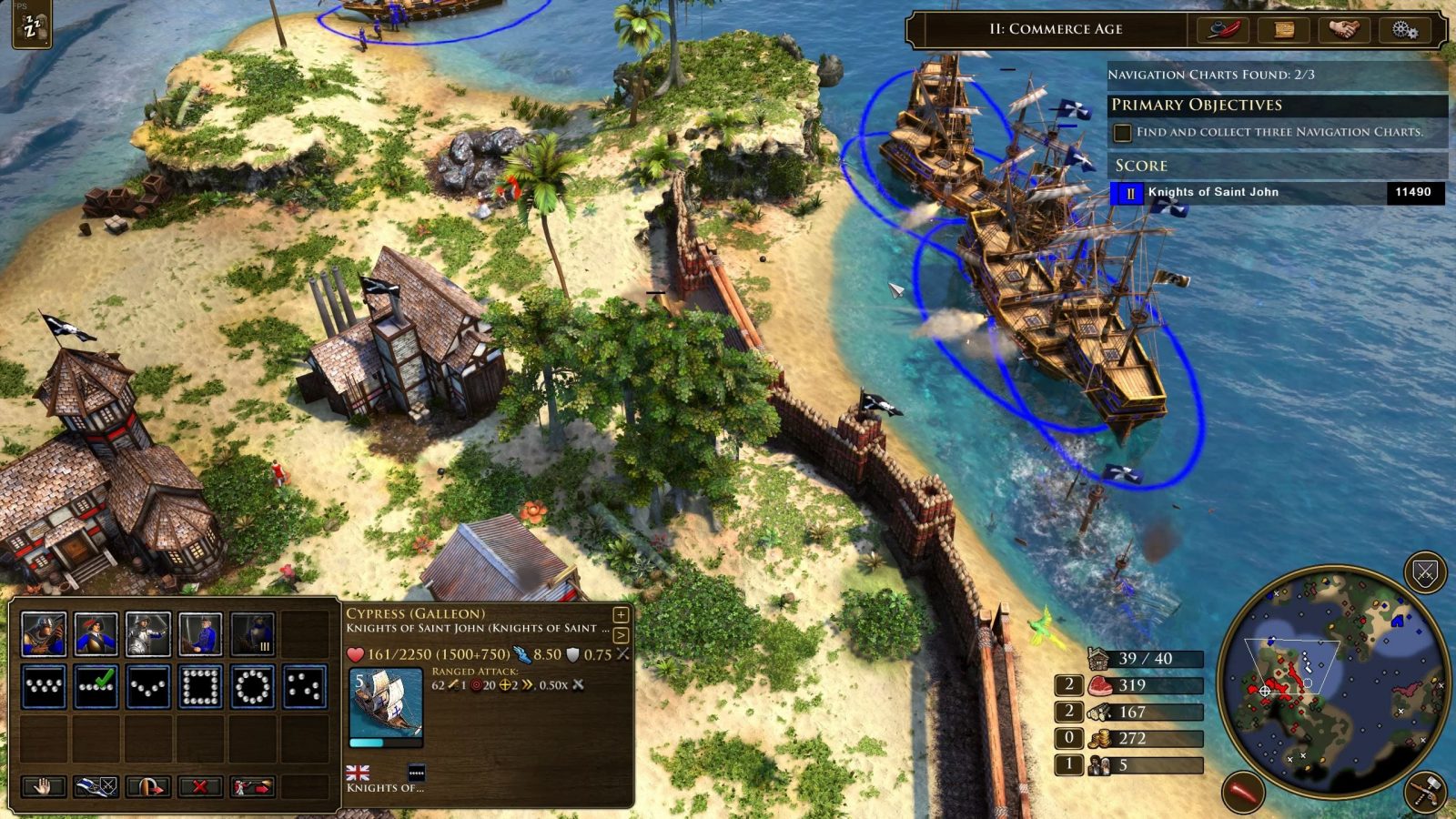Select the crossbowman unit portrait
1456x819 pixels.
click(45, 634)
